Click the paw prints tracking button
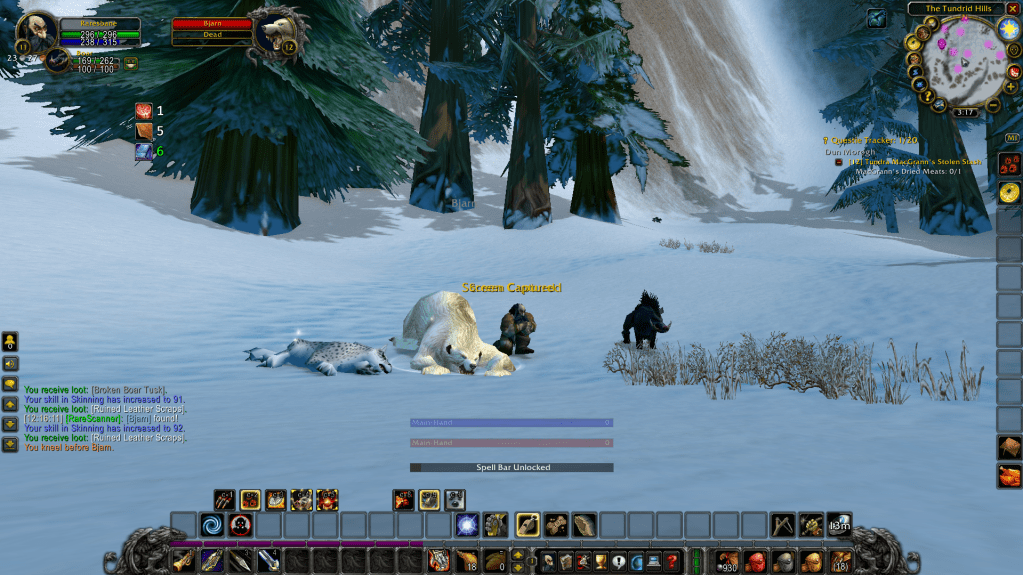Viewport: 1023px width, 575px height. 1009,161
